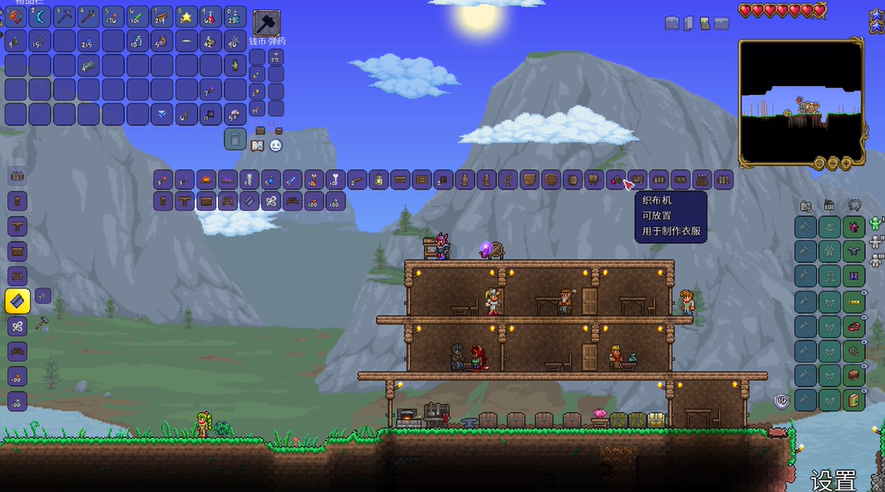Click the trash can slot
The image size is (885, 492).
pyautogui.click(x=235, y=139)
